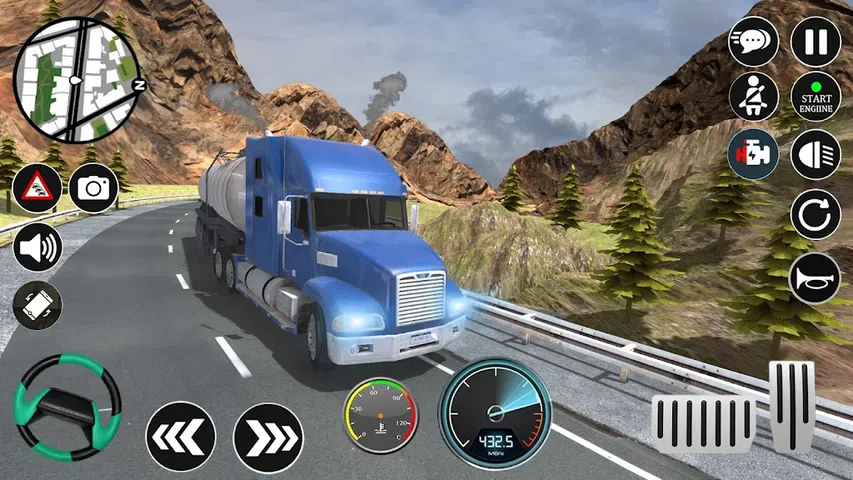Tap the Start Engine button

coord(815,97)
